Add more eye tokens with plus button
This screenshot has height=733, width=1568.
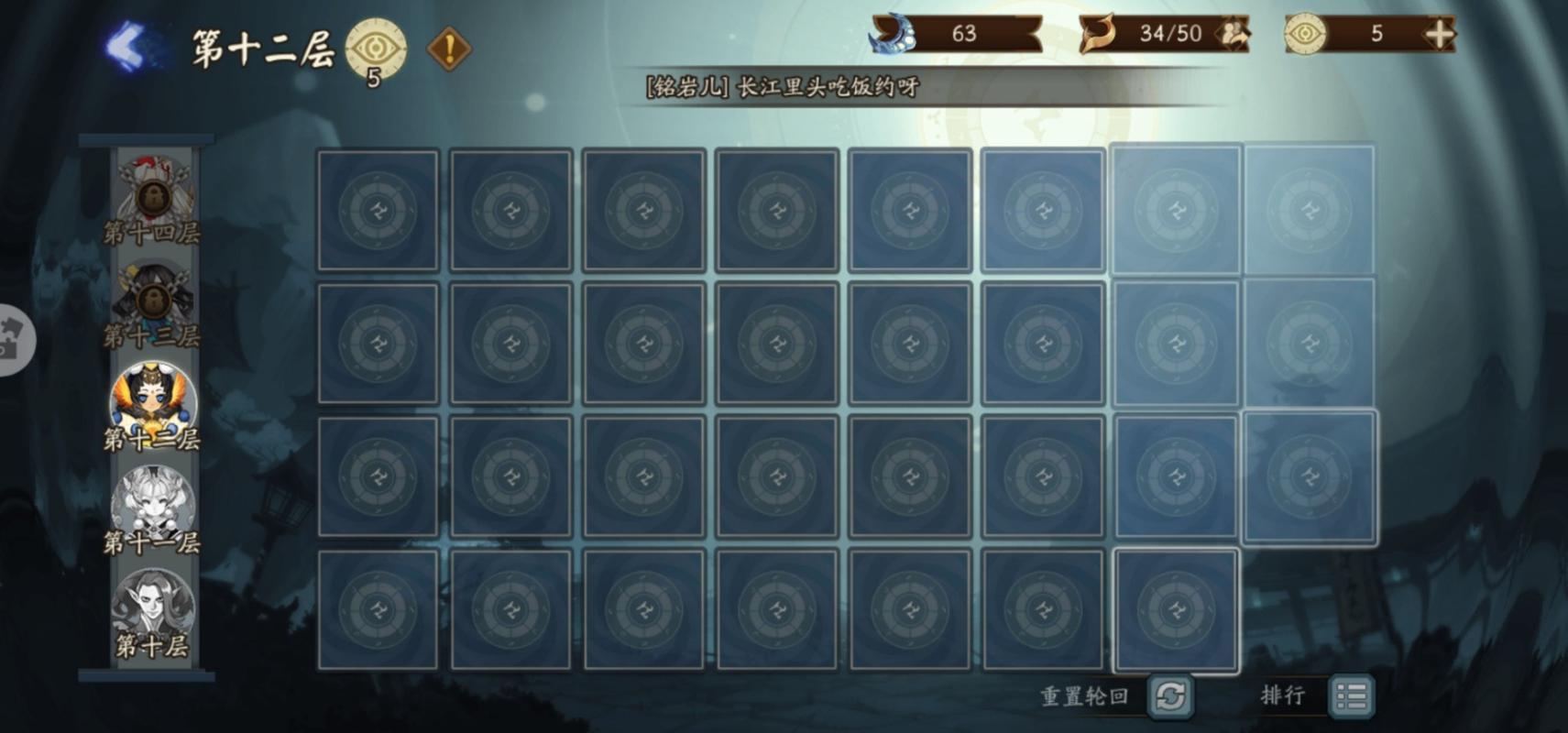point(1440,34)
